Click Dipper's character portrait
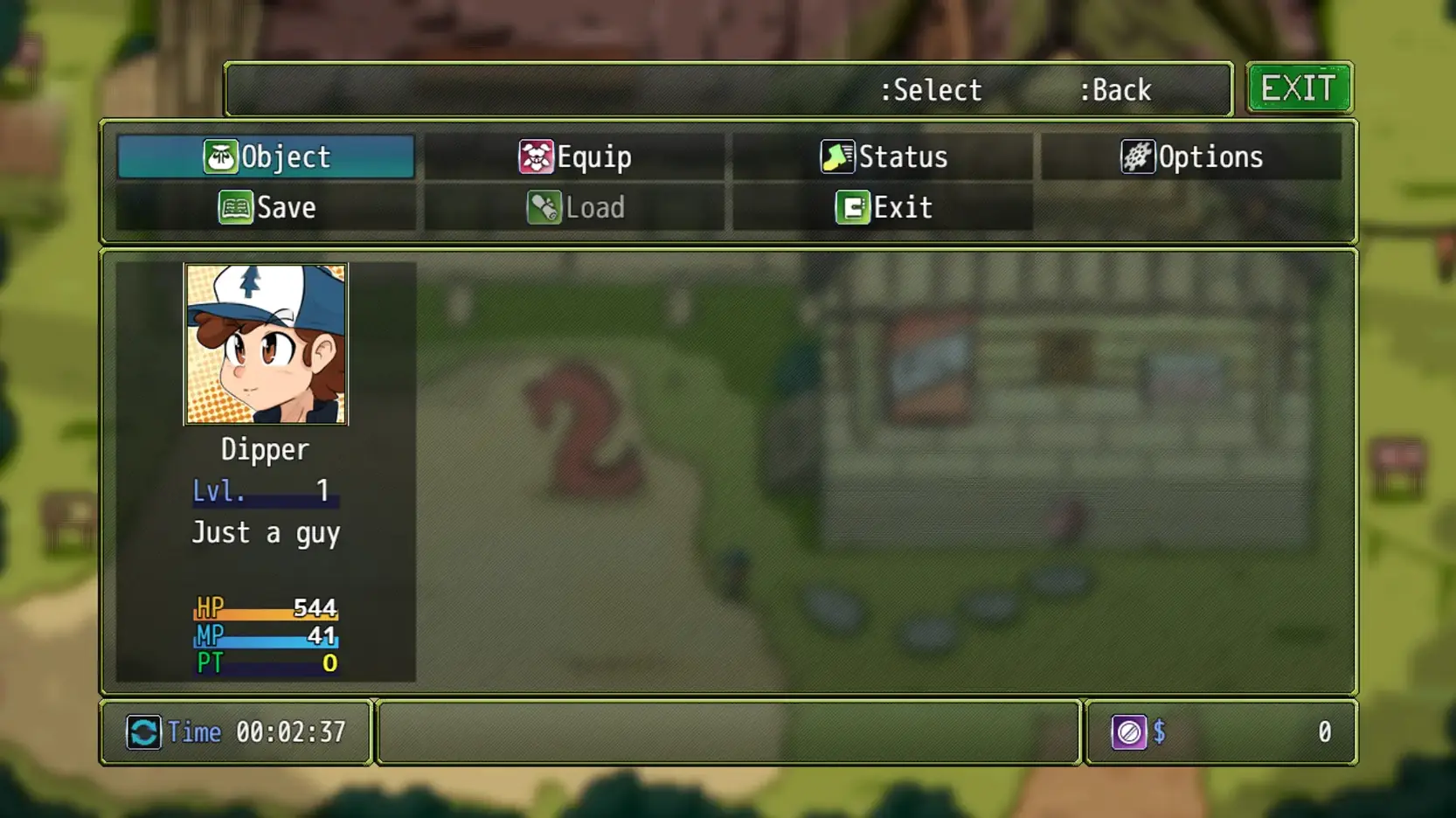Image resolution: width=1456 pixels, height=818 pixels. click(x=267, y=343)
